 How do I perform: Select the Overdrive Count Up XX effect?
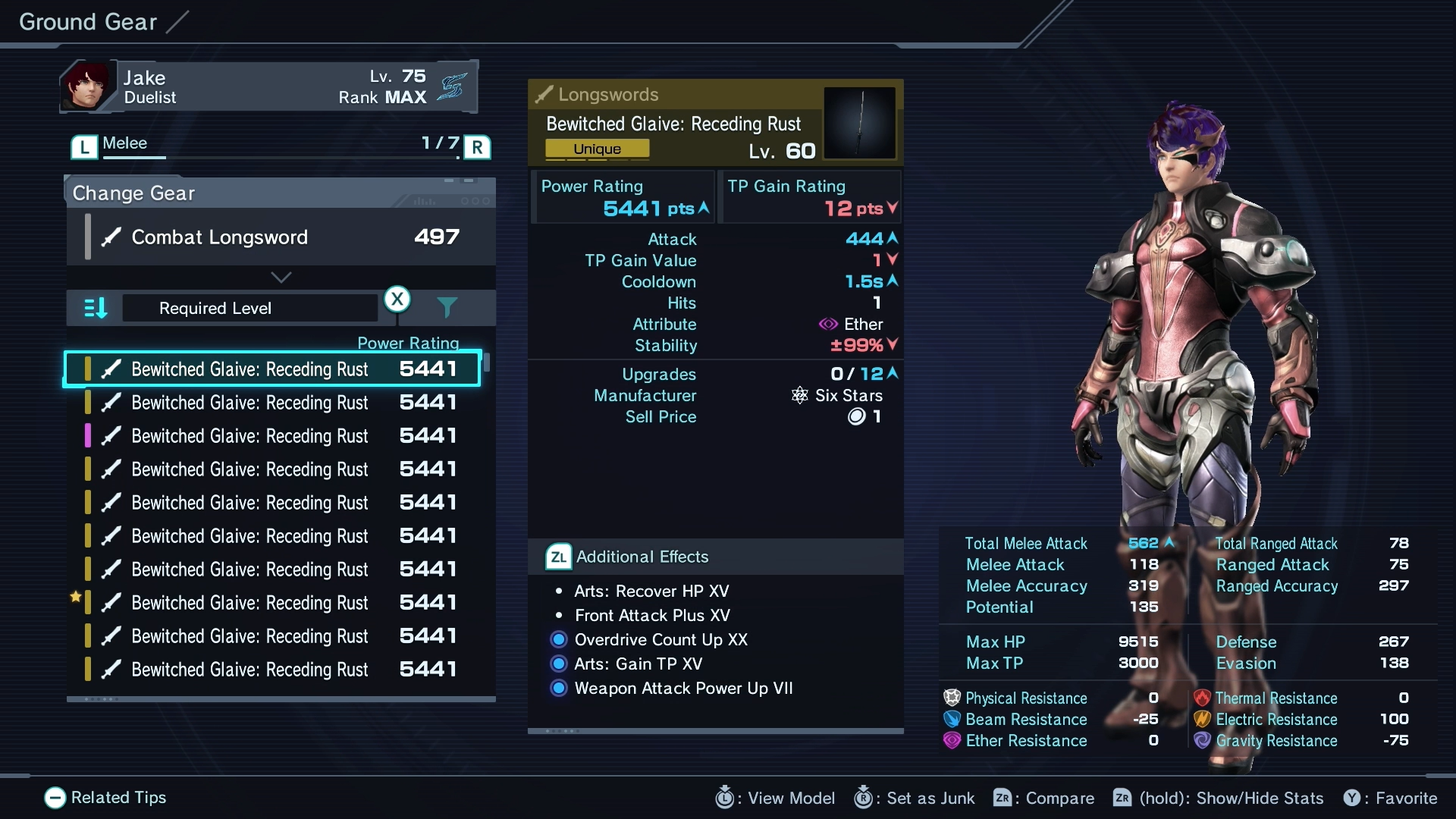[x=661, y=640]
